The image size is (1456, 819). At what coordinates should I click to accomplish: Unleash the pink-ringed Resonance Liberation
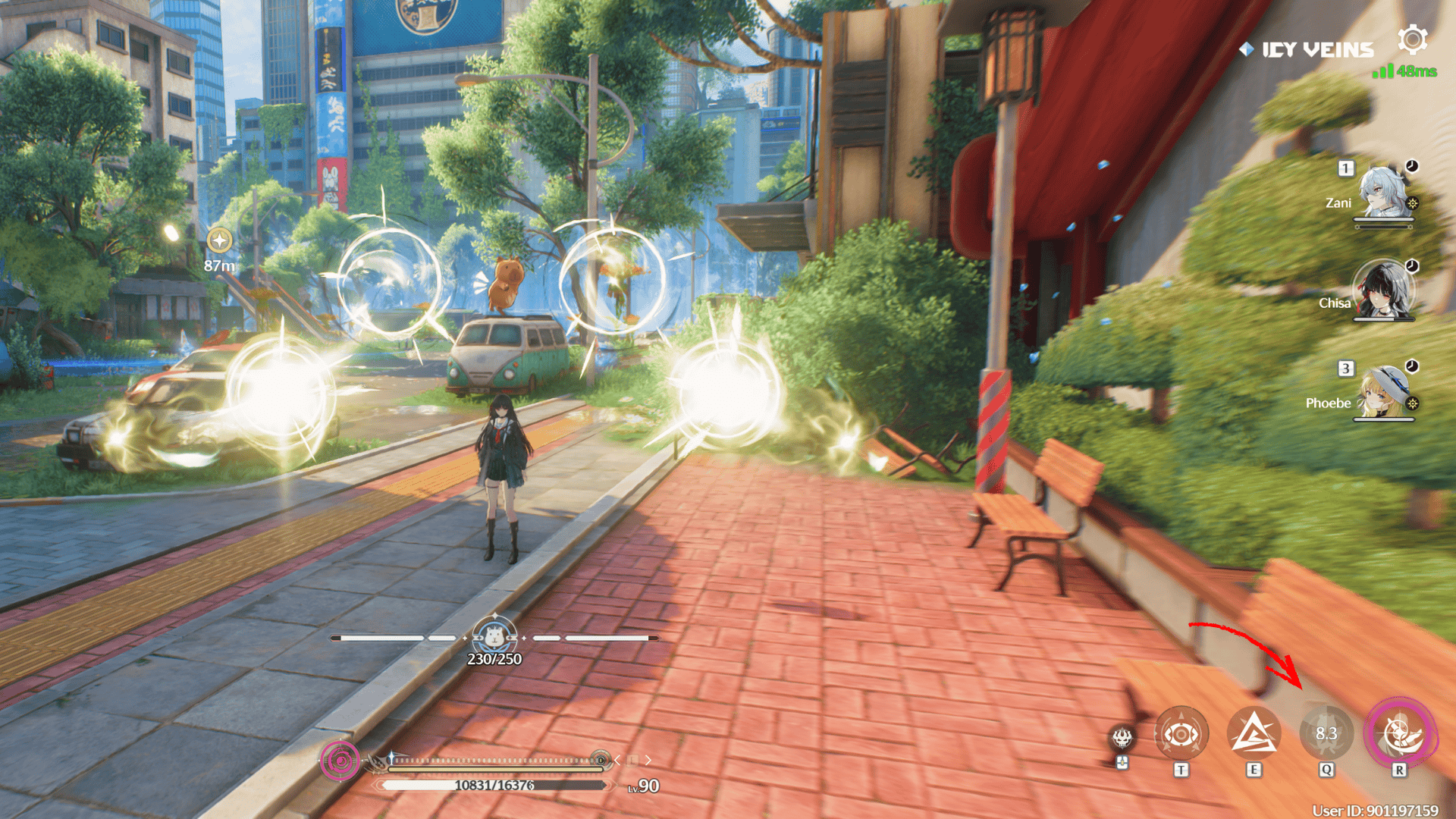tap(1399, 734)
